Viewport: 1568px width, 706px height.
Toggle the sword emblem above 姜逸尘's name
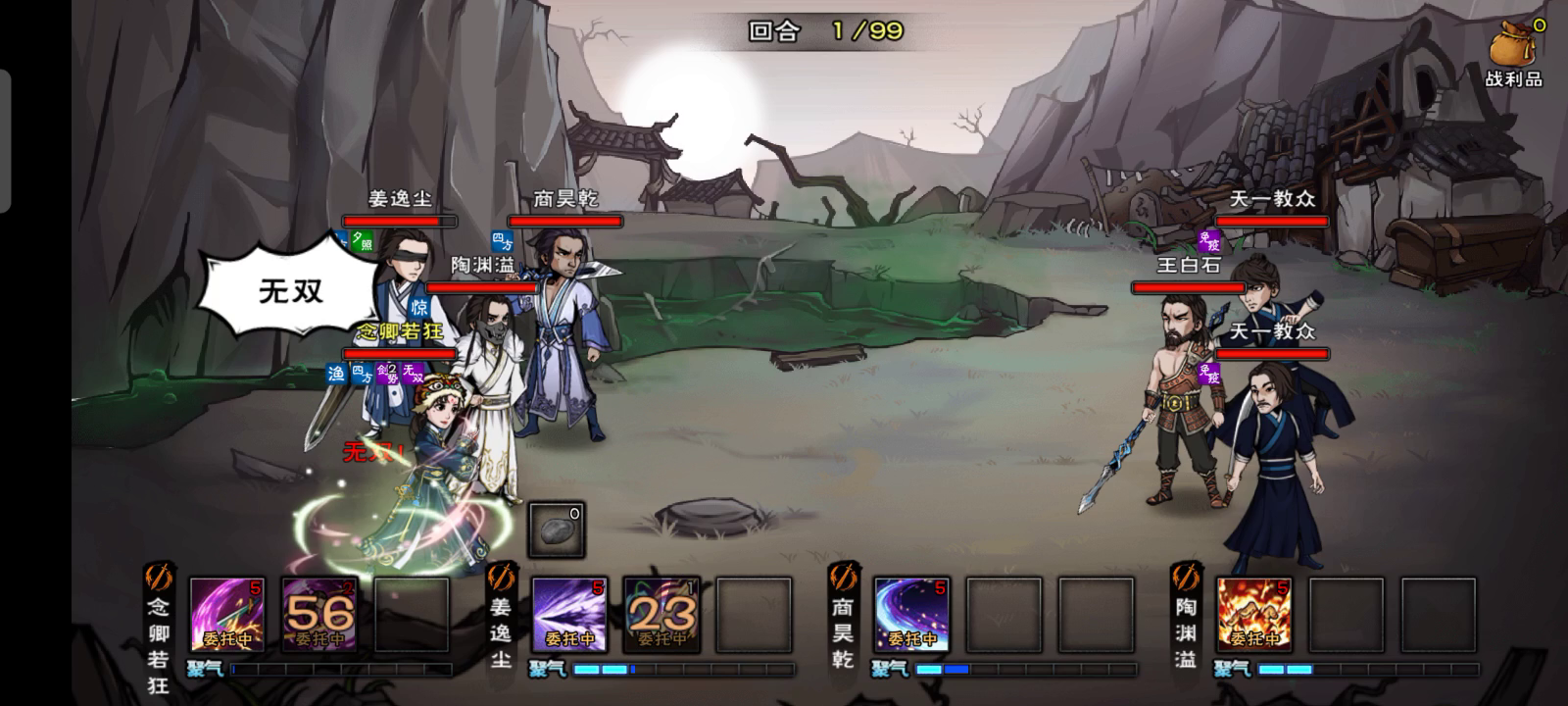coord(501,576)
